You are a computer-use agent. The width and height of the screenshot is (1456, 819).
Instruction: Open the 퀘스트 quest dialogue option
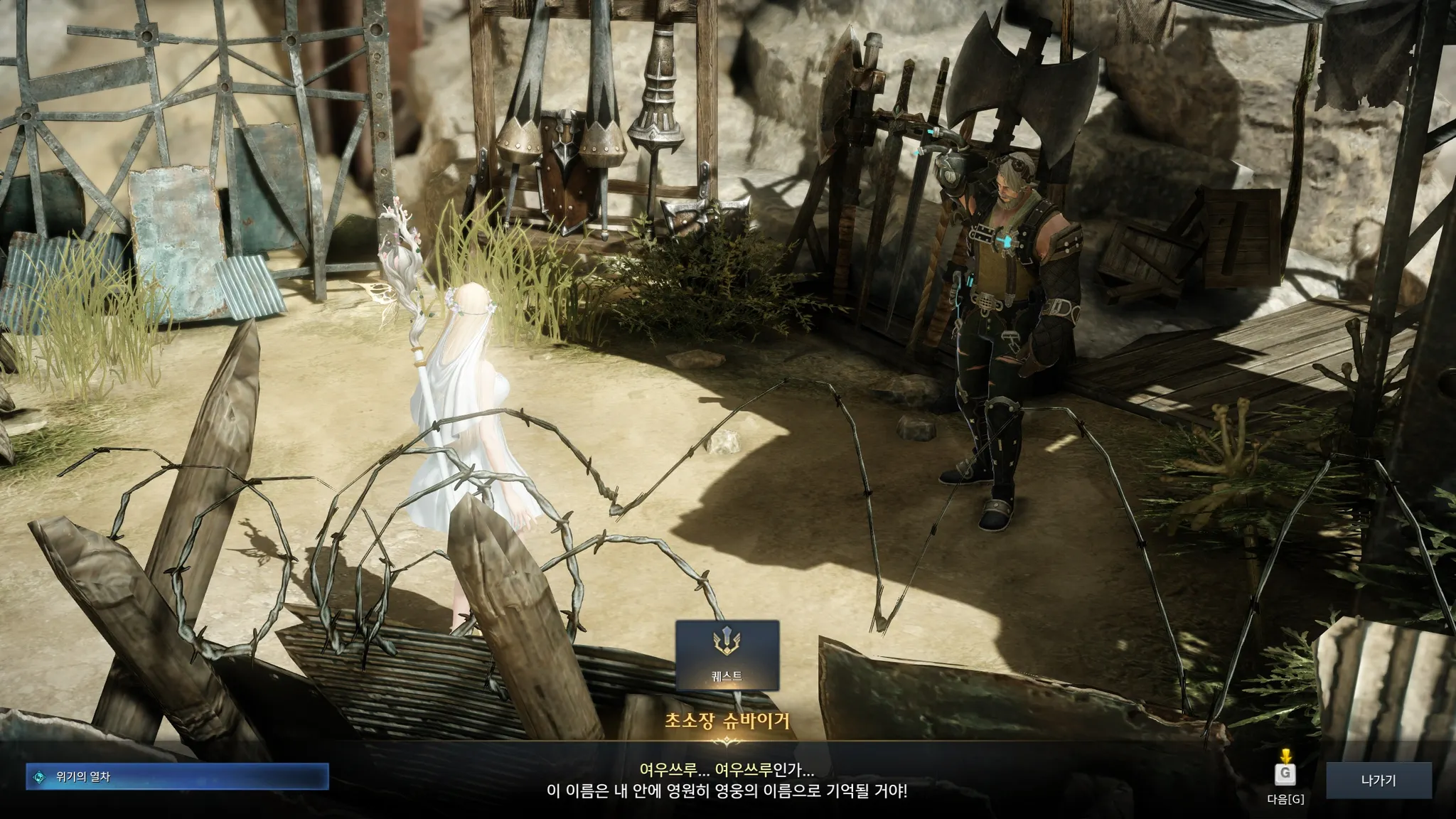727,655
